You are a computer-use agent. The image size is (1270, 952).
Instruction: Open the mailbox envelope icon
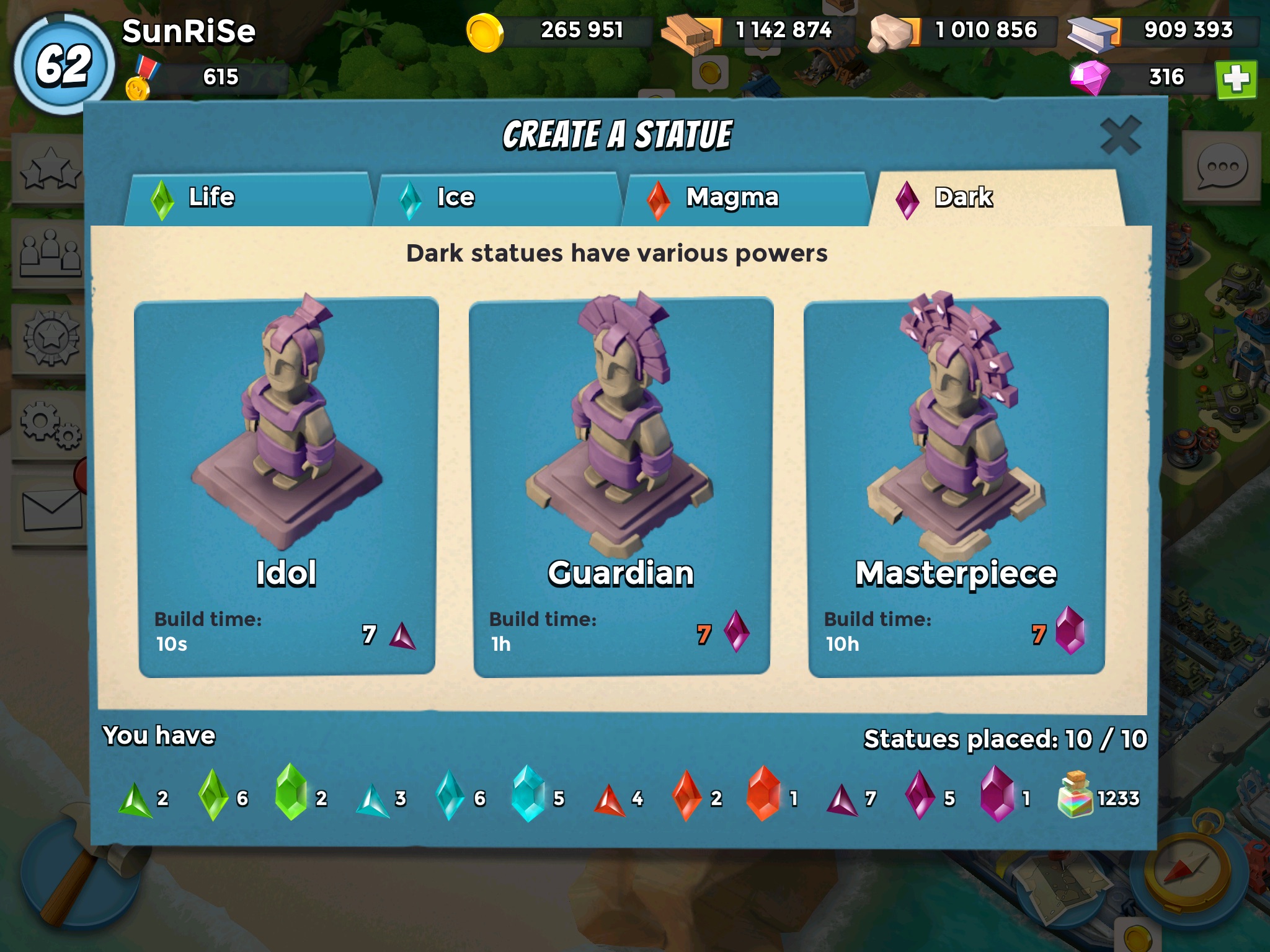click(52, 511)
